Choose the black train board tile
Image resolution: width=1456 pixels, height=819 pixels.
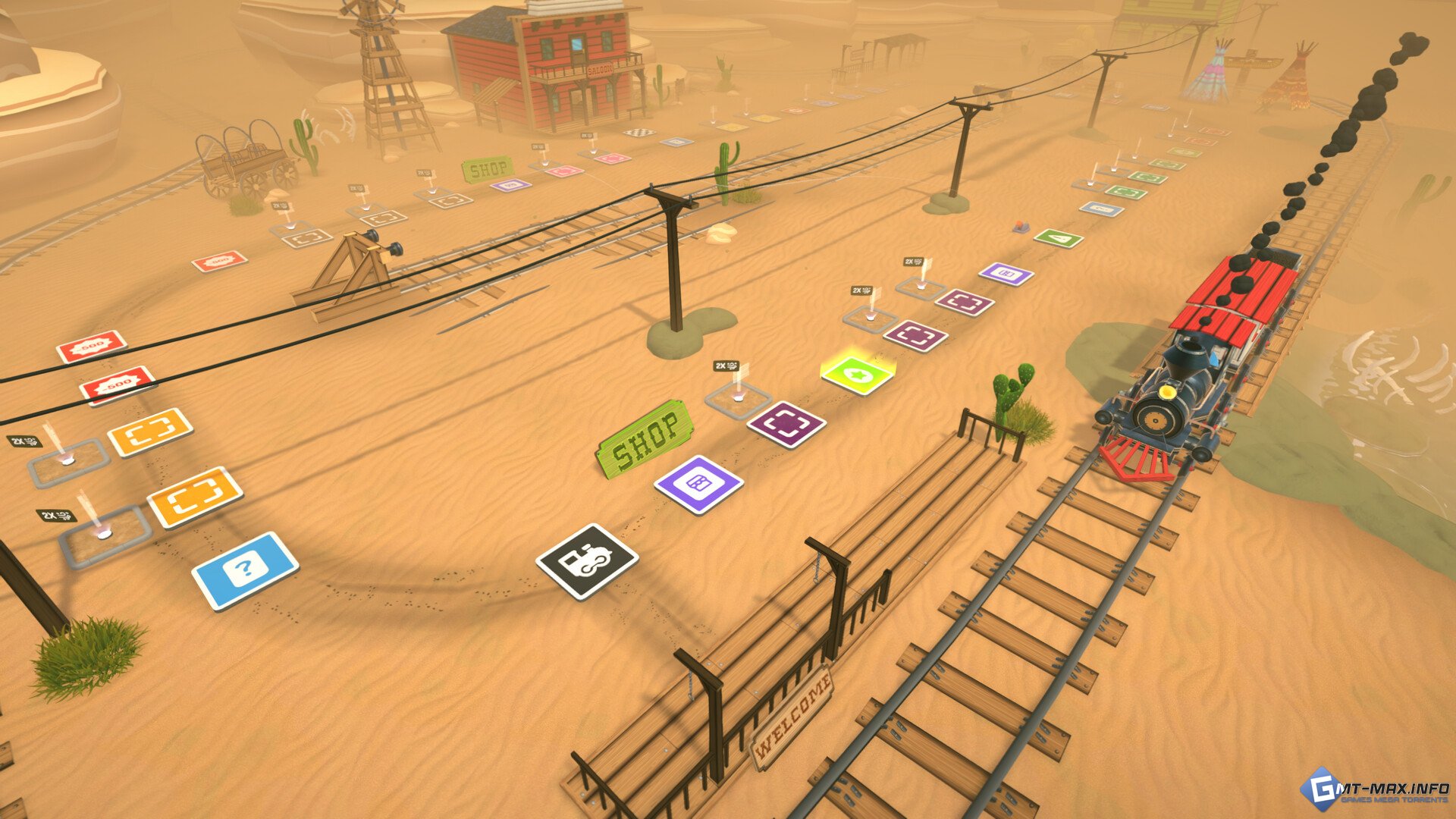[x=586, y=560]
